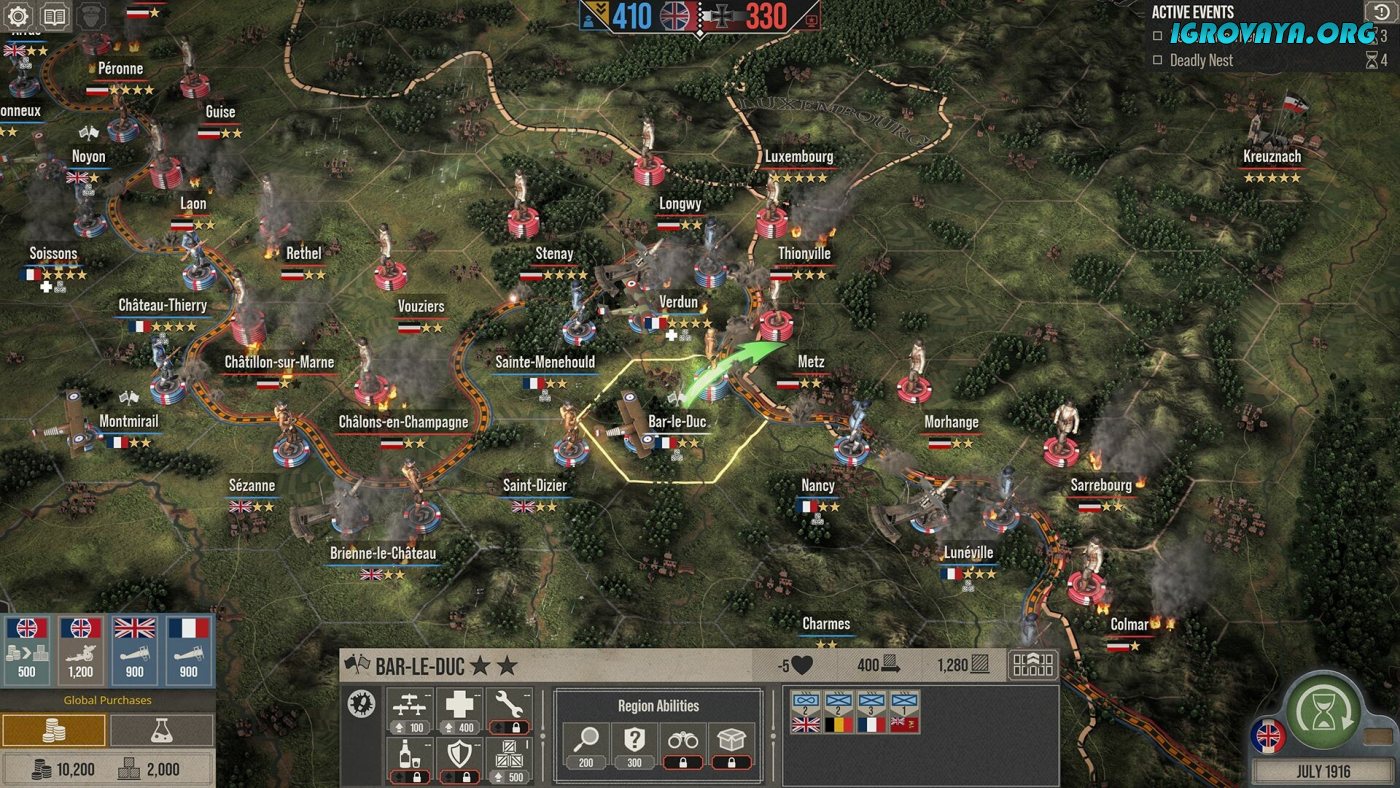The width and height of the screenshot is (1400, 788).
Task: Select the coin-to-supplies exchange card costing 500
Action: coord(27,649)
